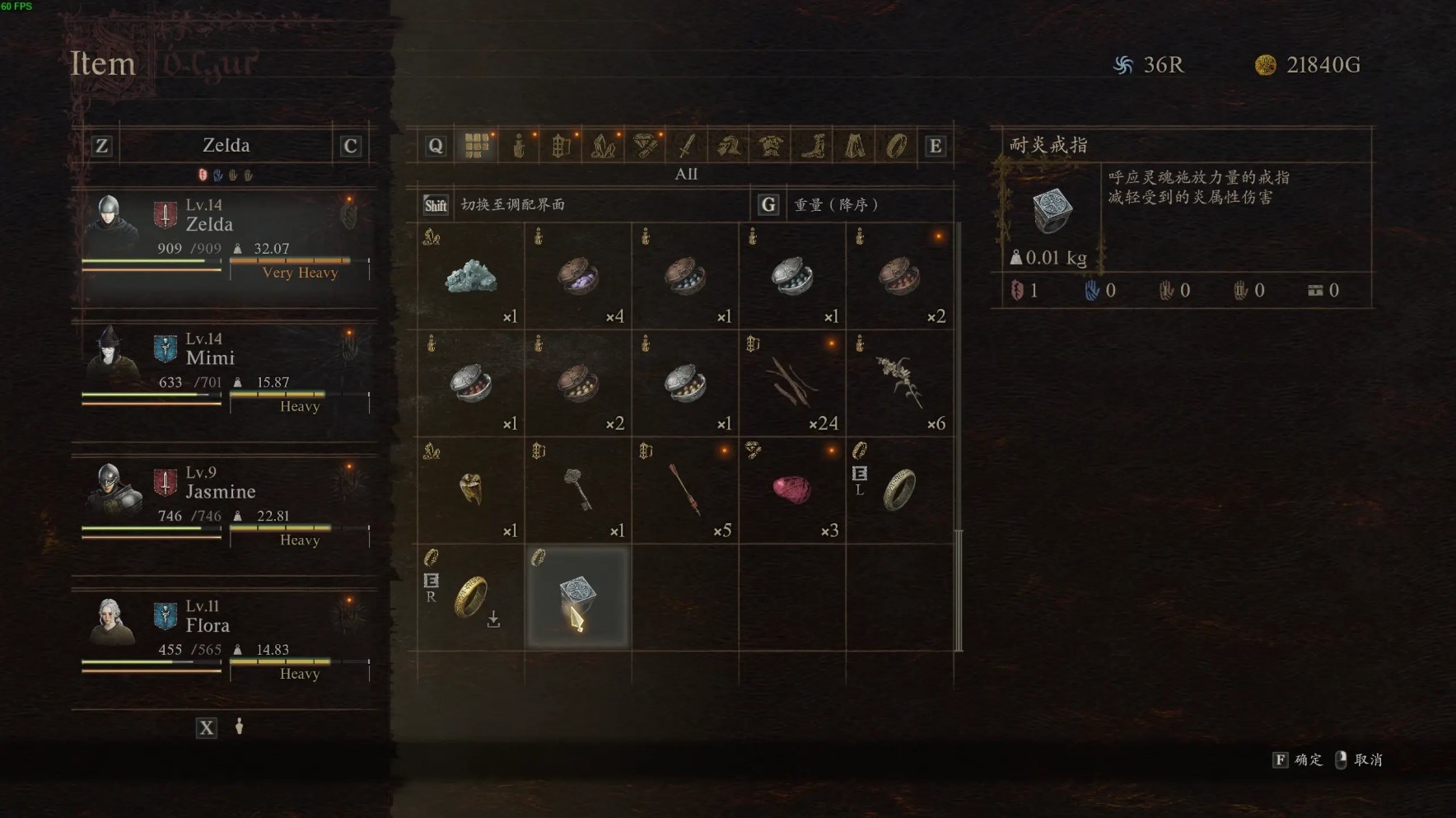Select Zelda in the party list
This screenshot has height=818, width=1456.
pos(224,239)
